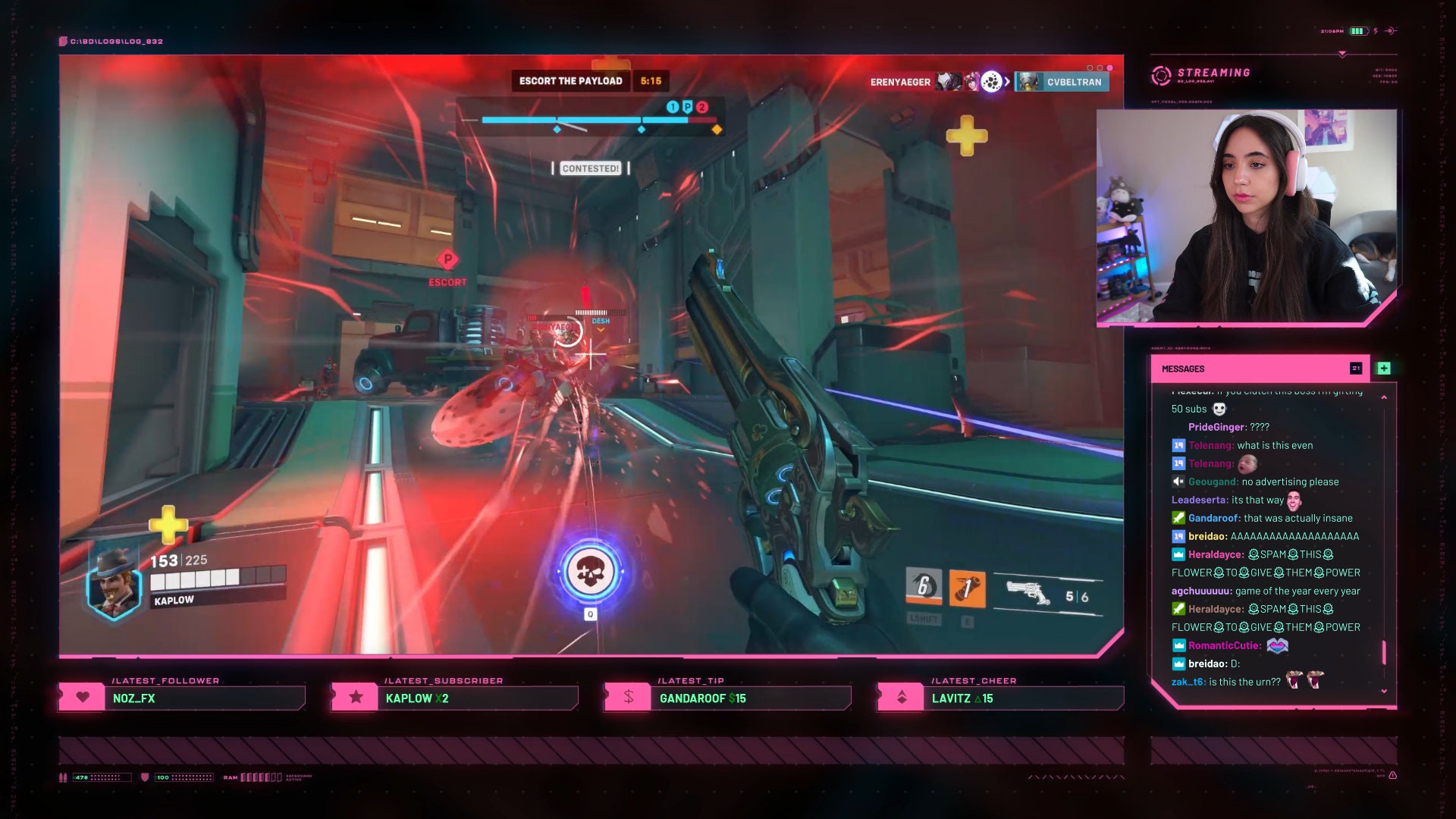
Task: Click the star icon beside KAPLOW x2 subscriber
Action: click(355, 697)
